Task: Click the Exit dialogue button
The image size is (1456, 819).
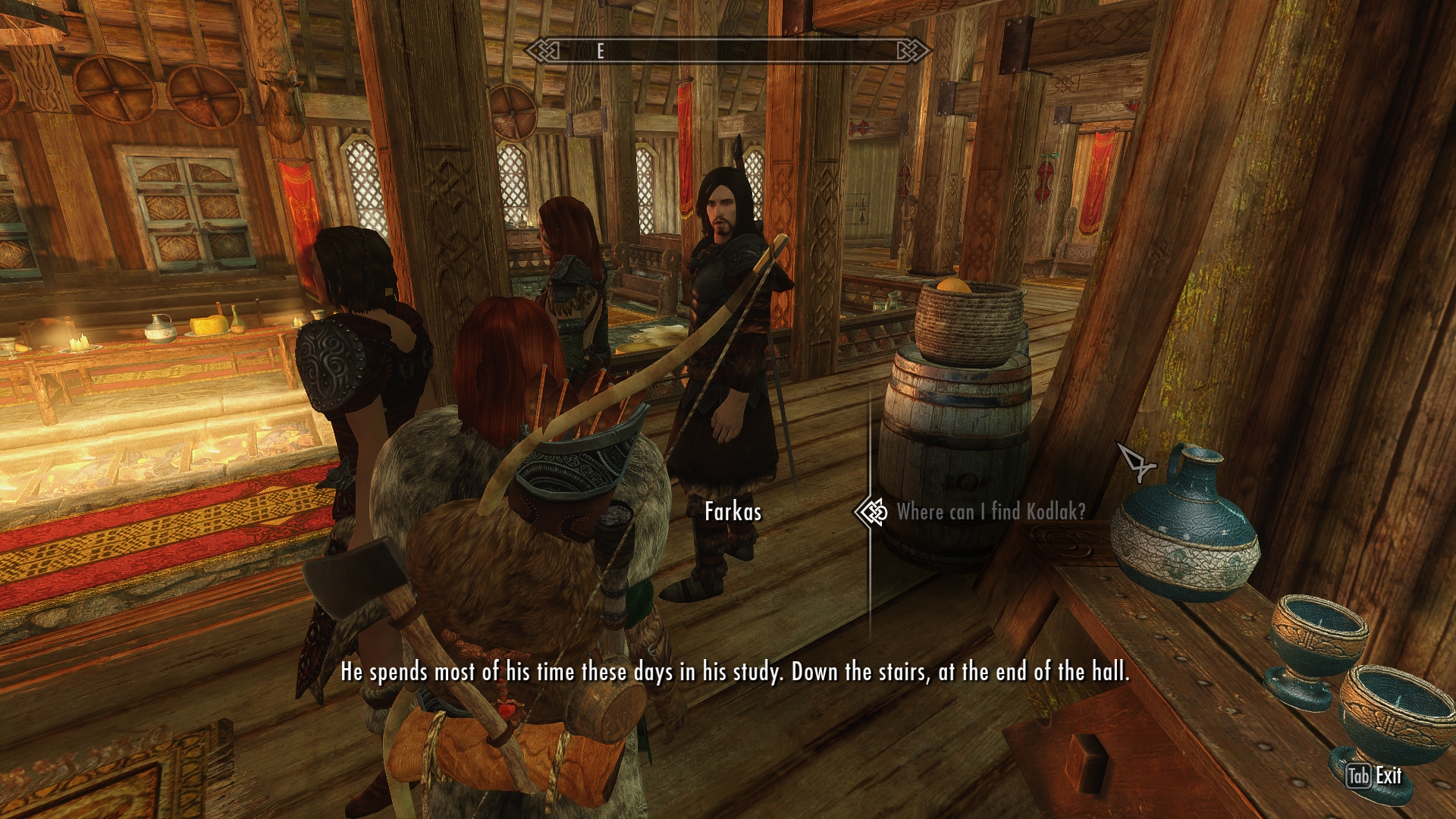Action: click(x=1376, y=776)
